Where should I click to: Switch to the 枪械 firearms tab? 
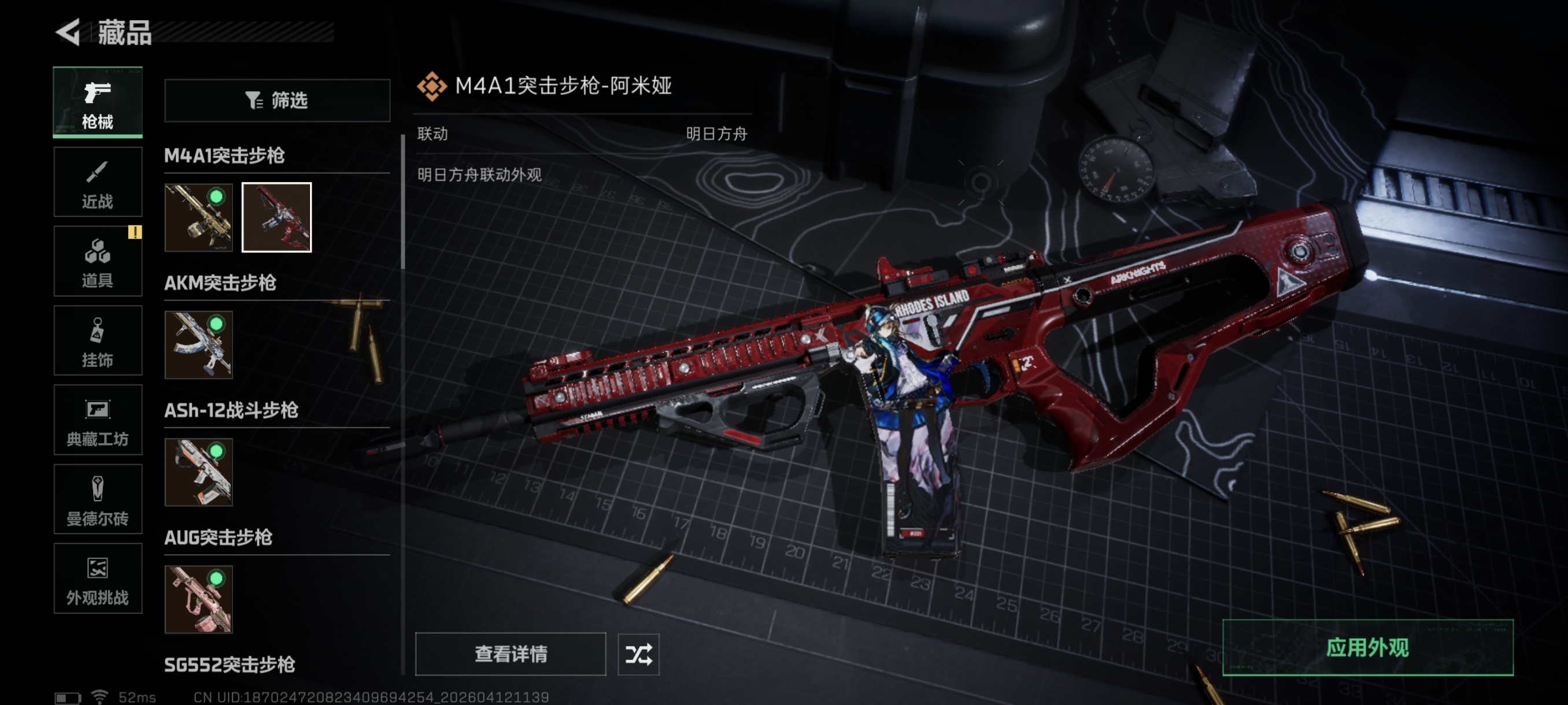97,102
